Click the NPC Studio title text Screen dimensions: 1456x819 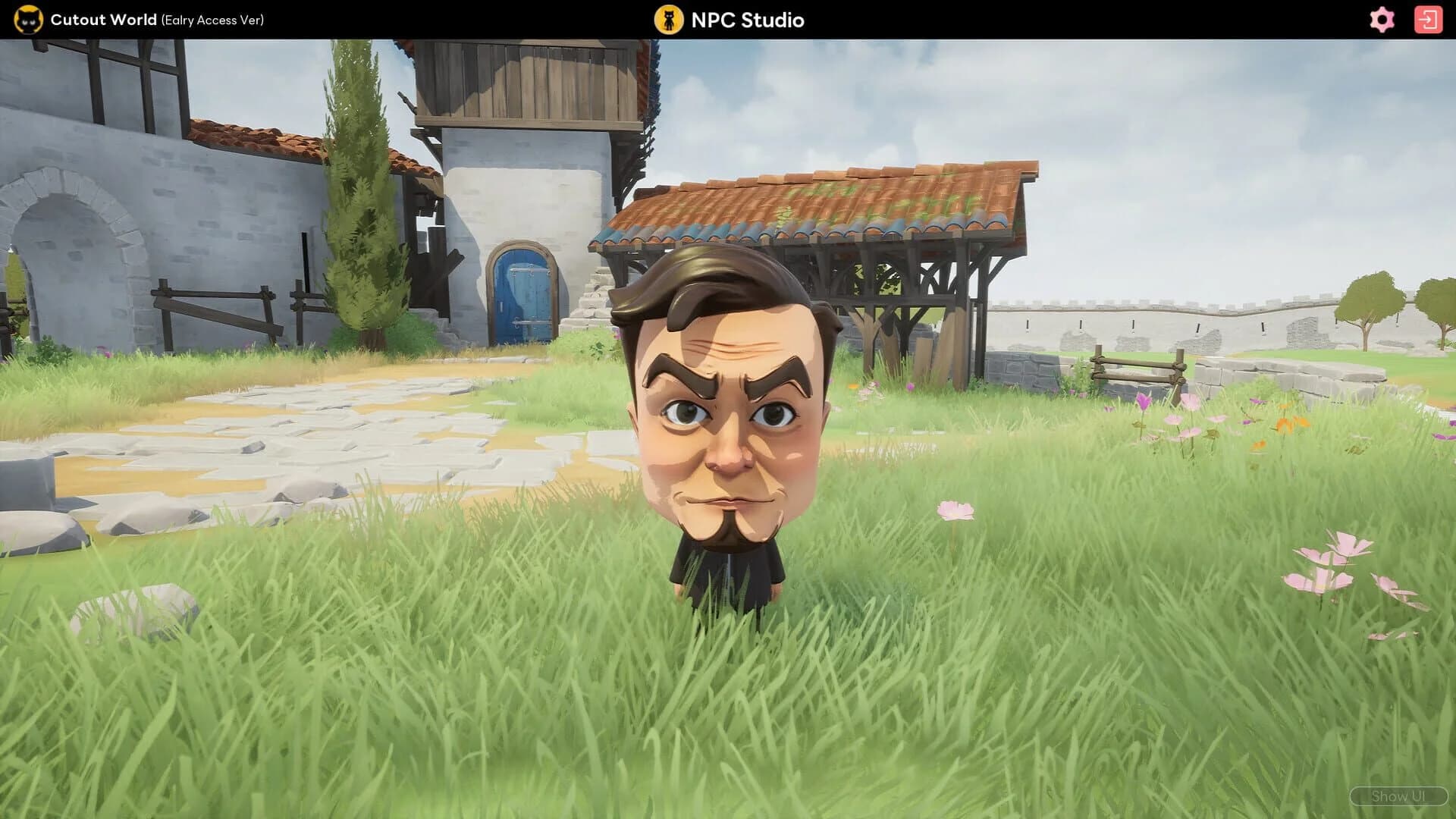(x=745, y=20)
